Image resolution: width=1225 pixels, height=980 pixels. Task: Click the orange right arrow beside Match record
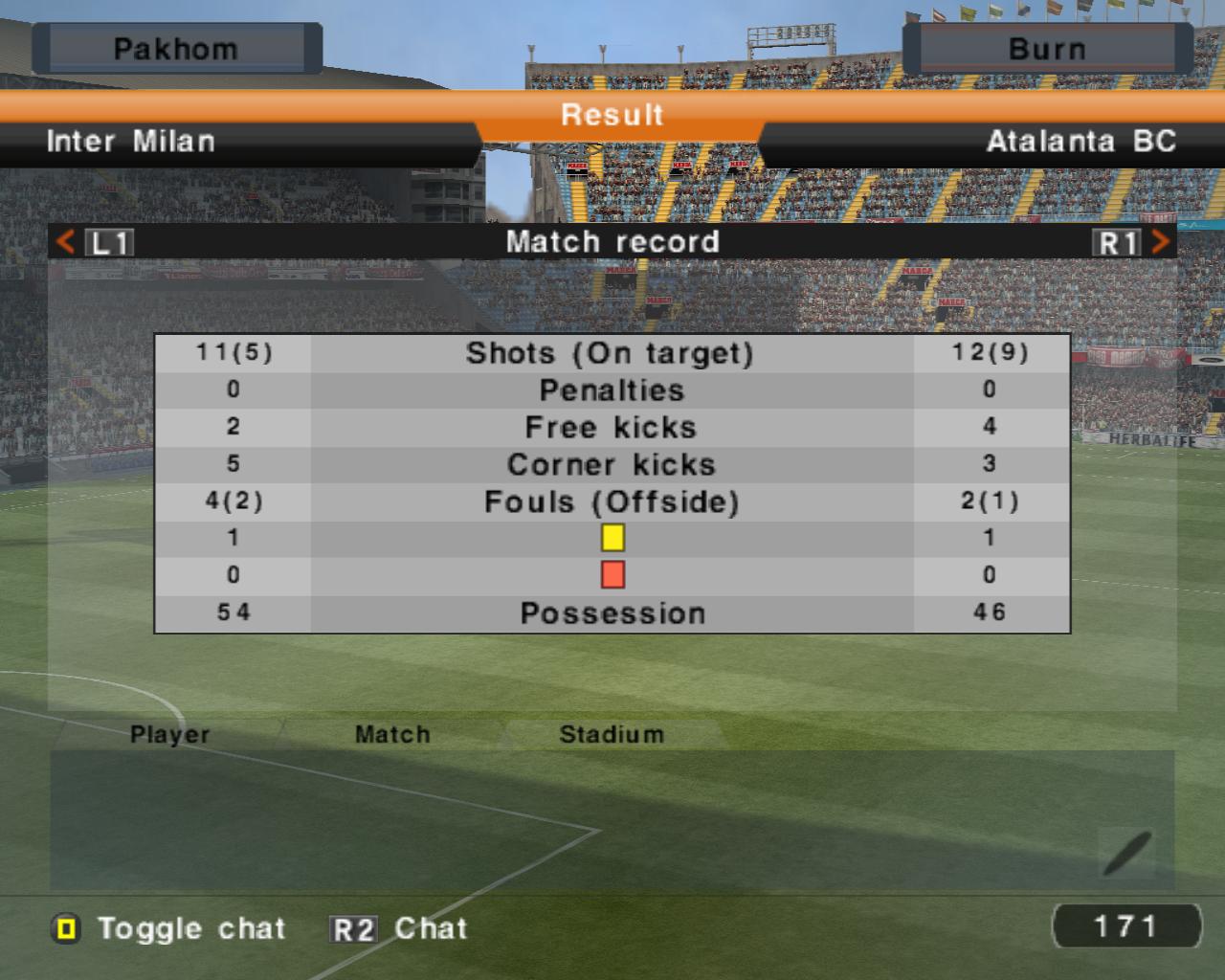(x=1160, y=241)
